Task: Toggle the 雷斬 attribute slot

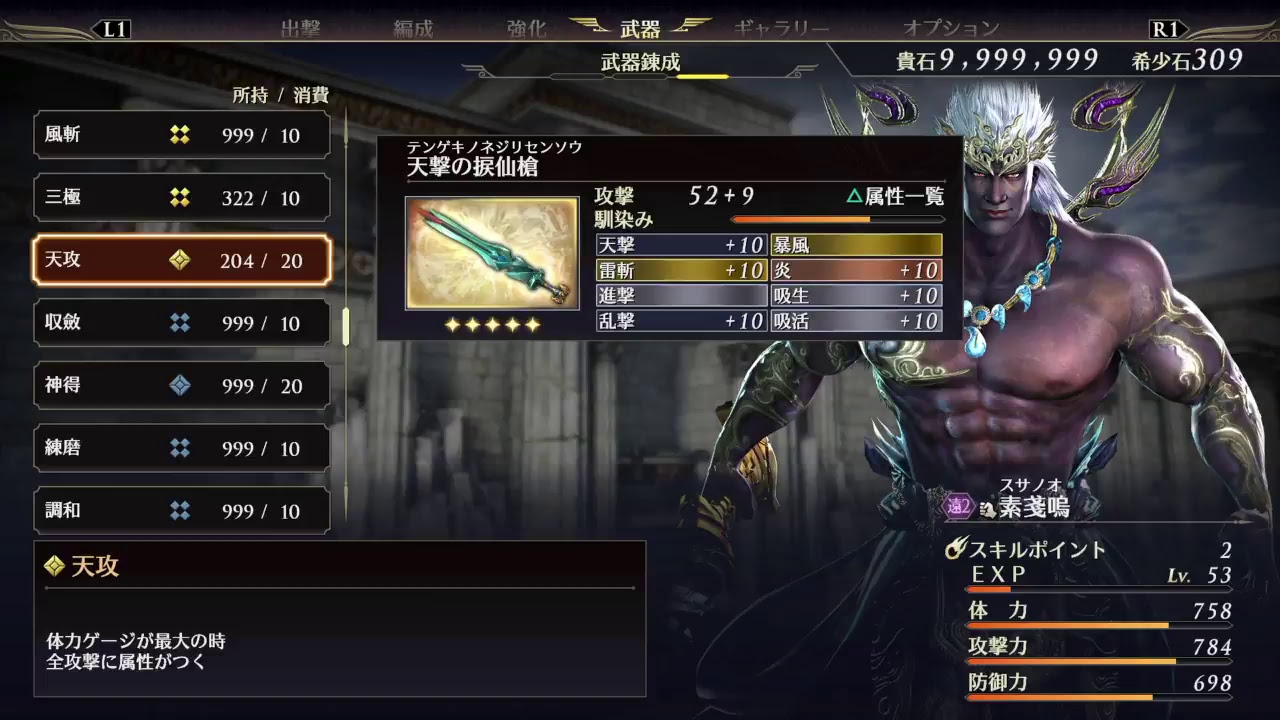Action: 680,270
